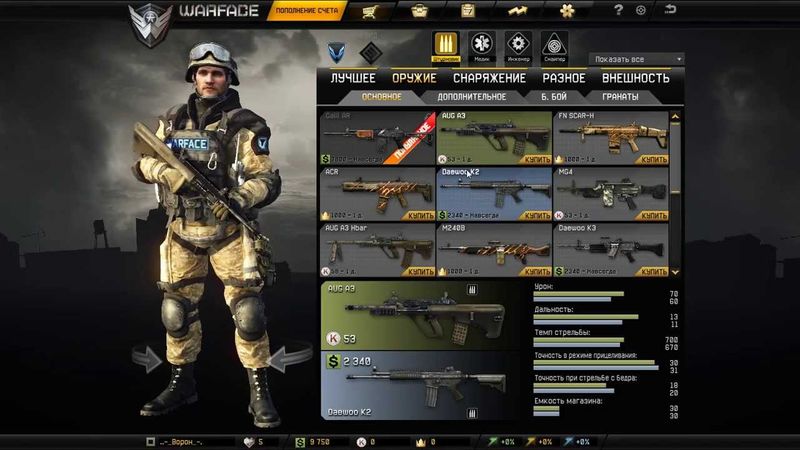Open the ВНЕШНОСТЬ tab

(x=636, y=78)
